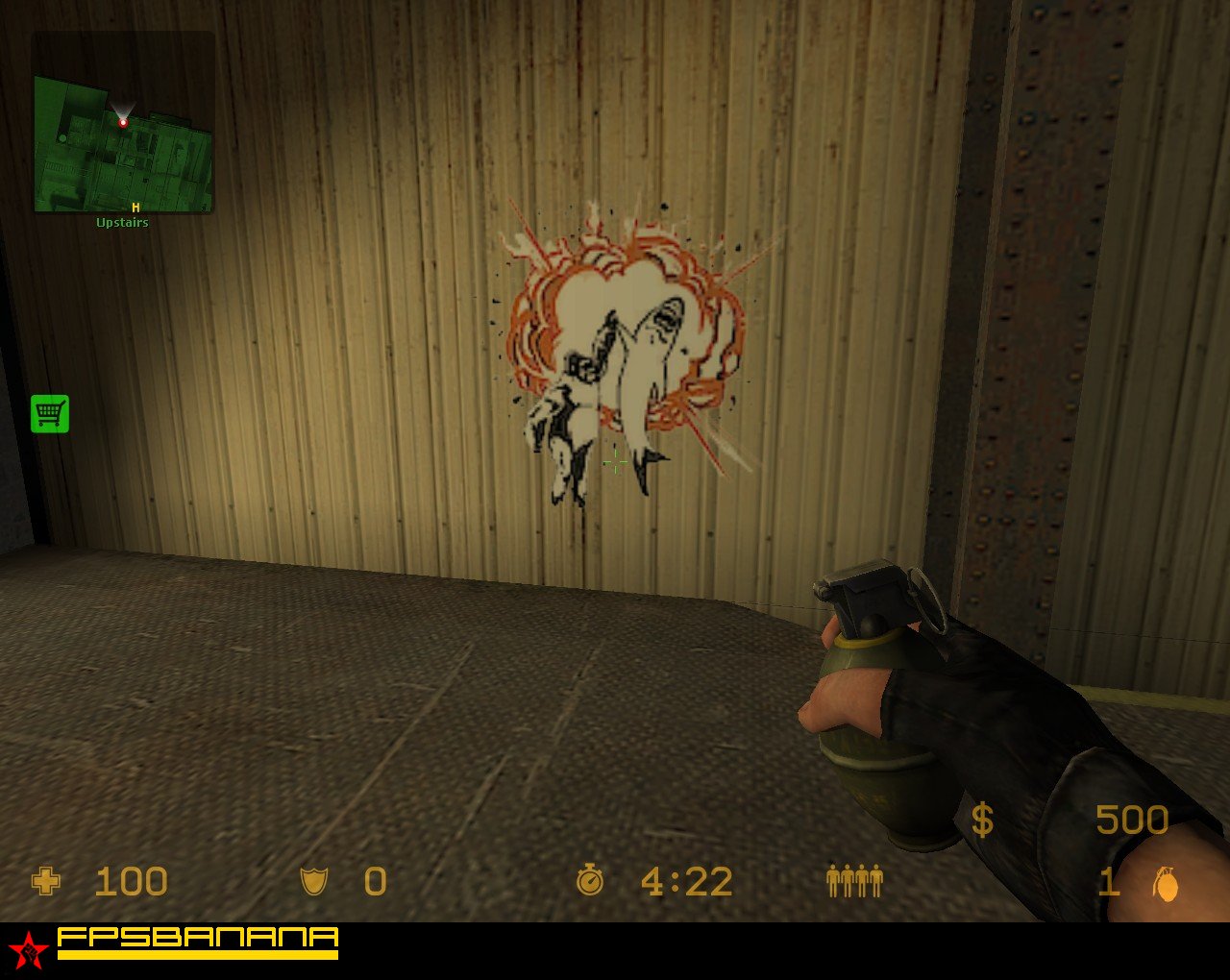The height and width of the screenshot is (980, 1230).
Task: Select the yellow H marker on the minimap
Action: coord(135,206)
